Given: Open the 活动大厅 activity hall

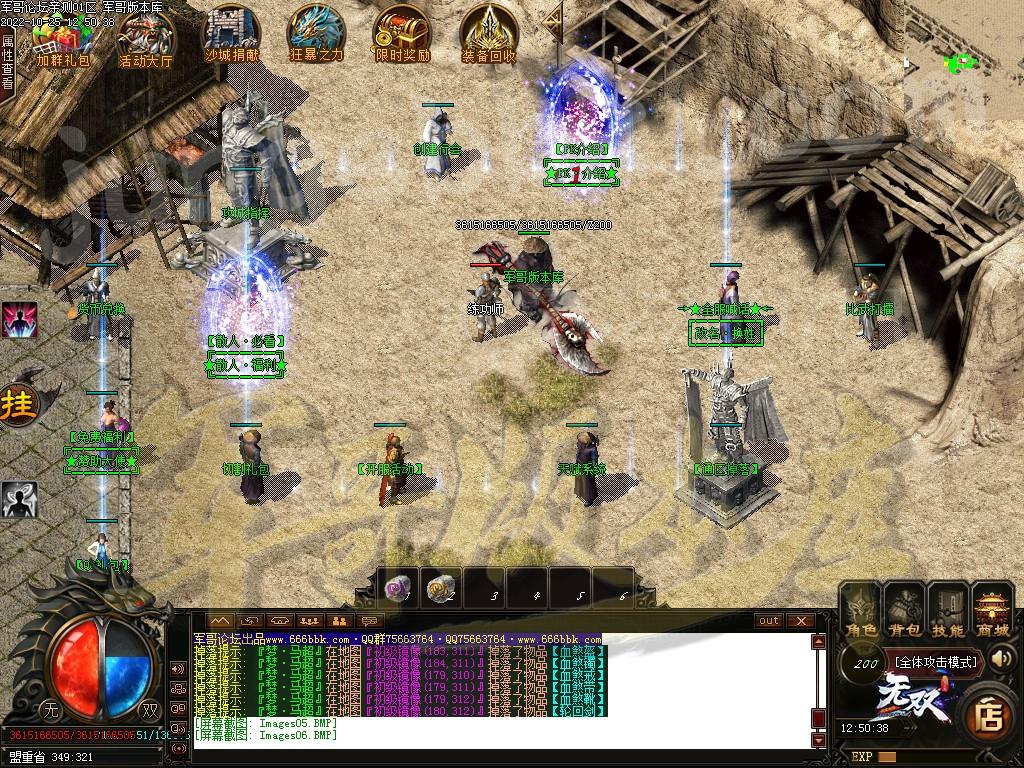Looking at the screenshot, I should (x=146, y=38).
